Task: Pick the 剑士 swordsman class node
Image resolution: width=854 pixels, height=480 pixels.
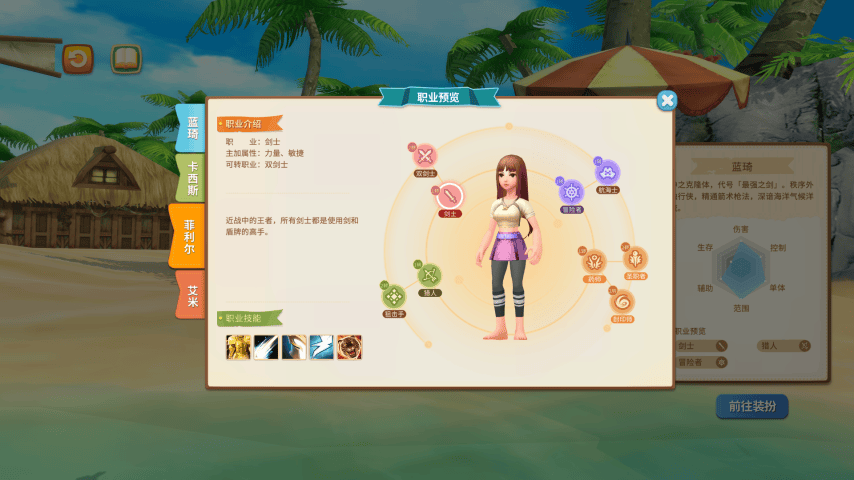Action: (449, 194)
